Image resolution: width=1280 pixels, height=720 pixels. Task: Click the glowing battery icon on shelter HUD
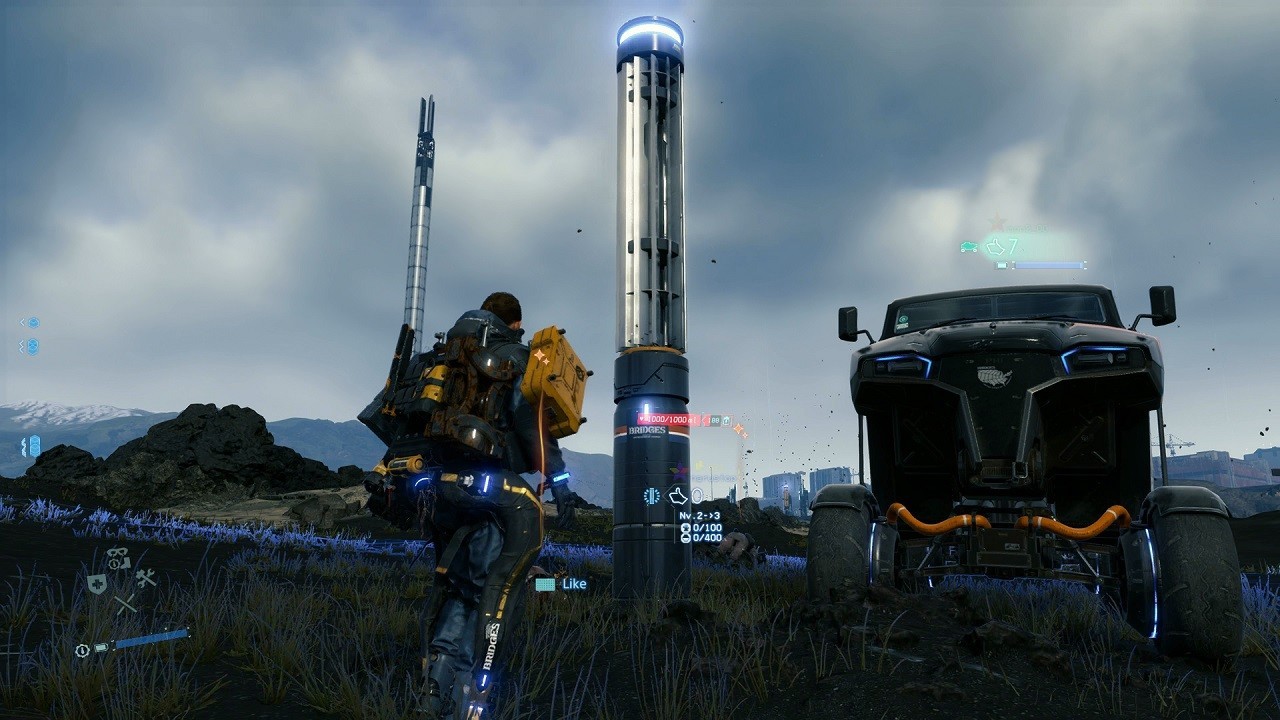652,496
